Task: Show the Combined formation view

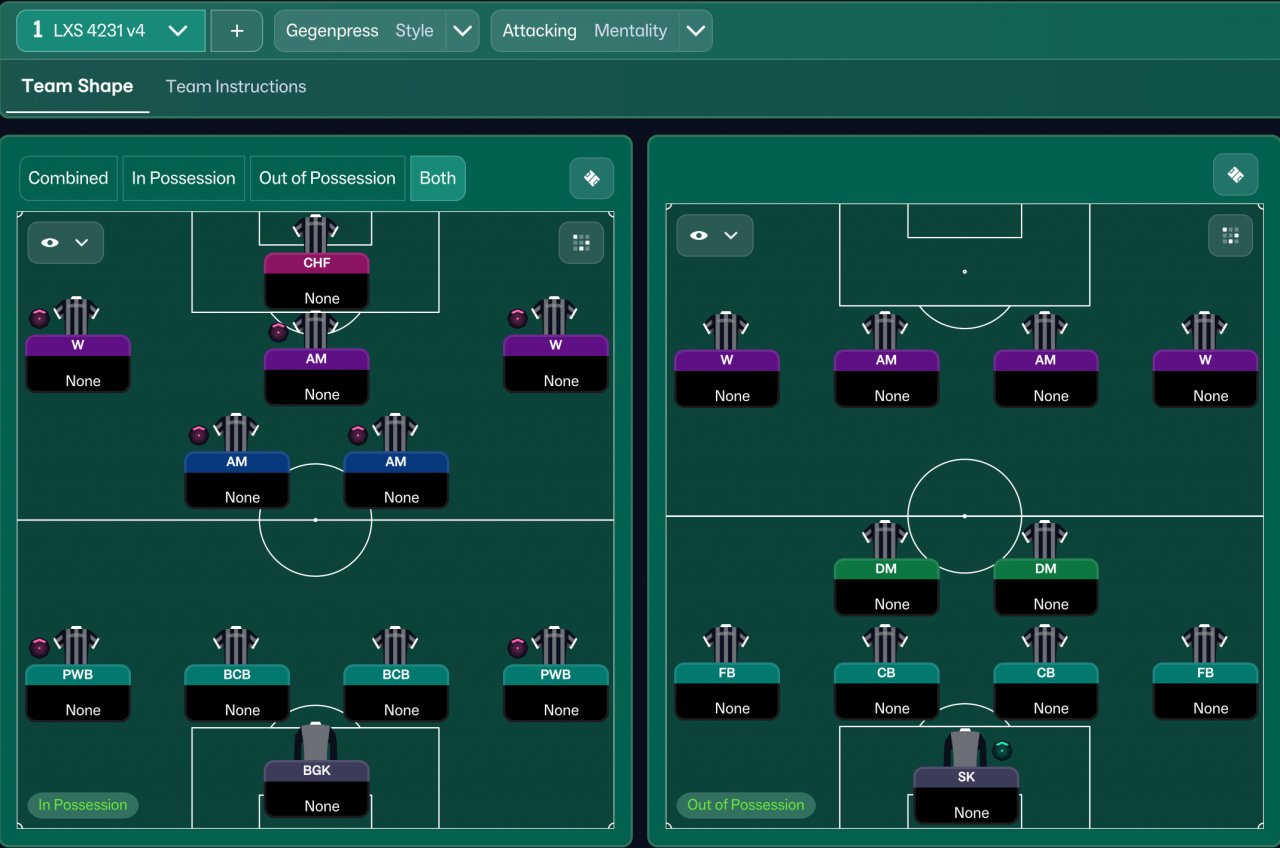Action: coord(68,178)
